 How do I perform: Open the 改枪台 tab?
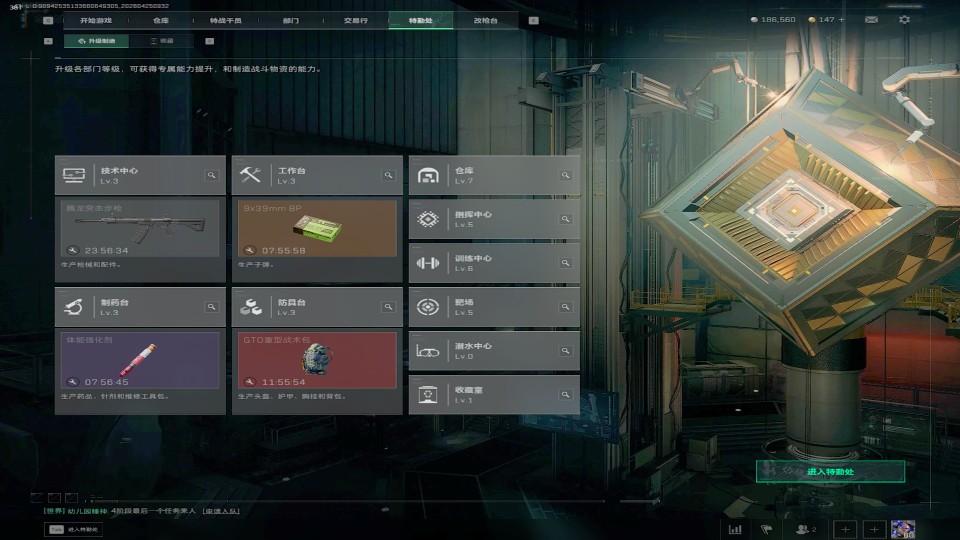[485, 20]
